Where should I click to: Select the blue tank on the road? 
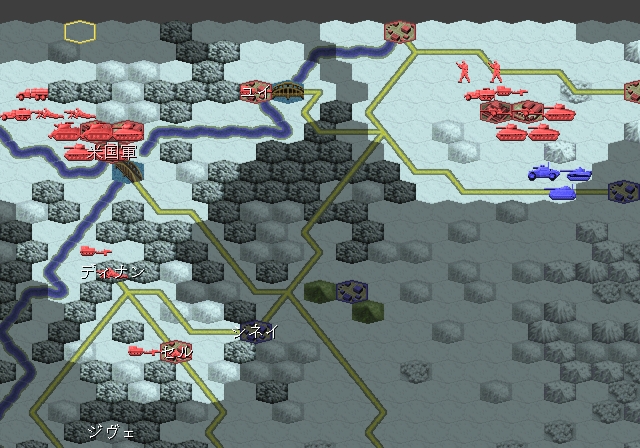[562, 191]
